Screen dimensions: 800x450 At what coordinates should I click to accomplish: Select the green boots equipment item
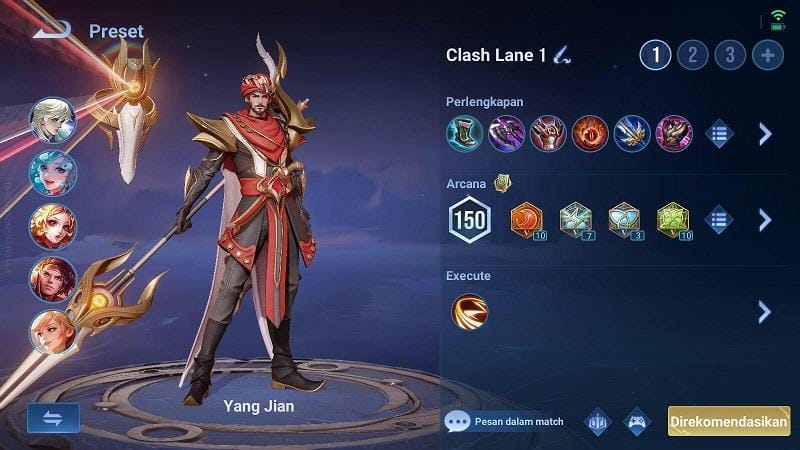point(464,133)
